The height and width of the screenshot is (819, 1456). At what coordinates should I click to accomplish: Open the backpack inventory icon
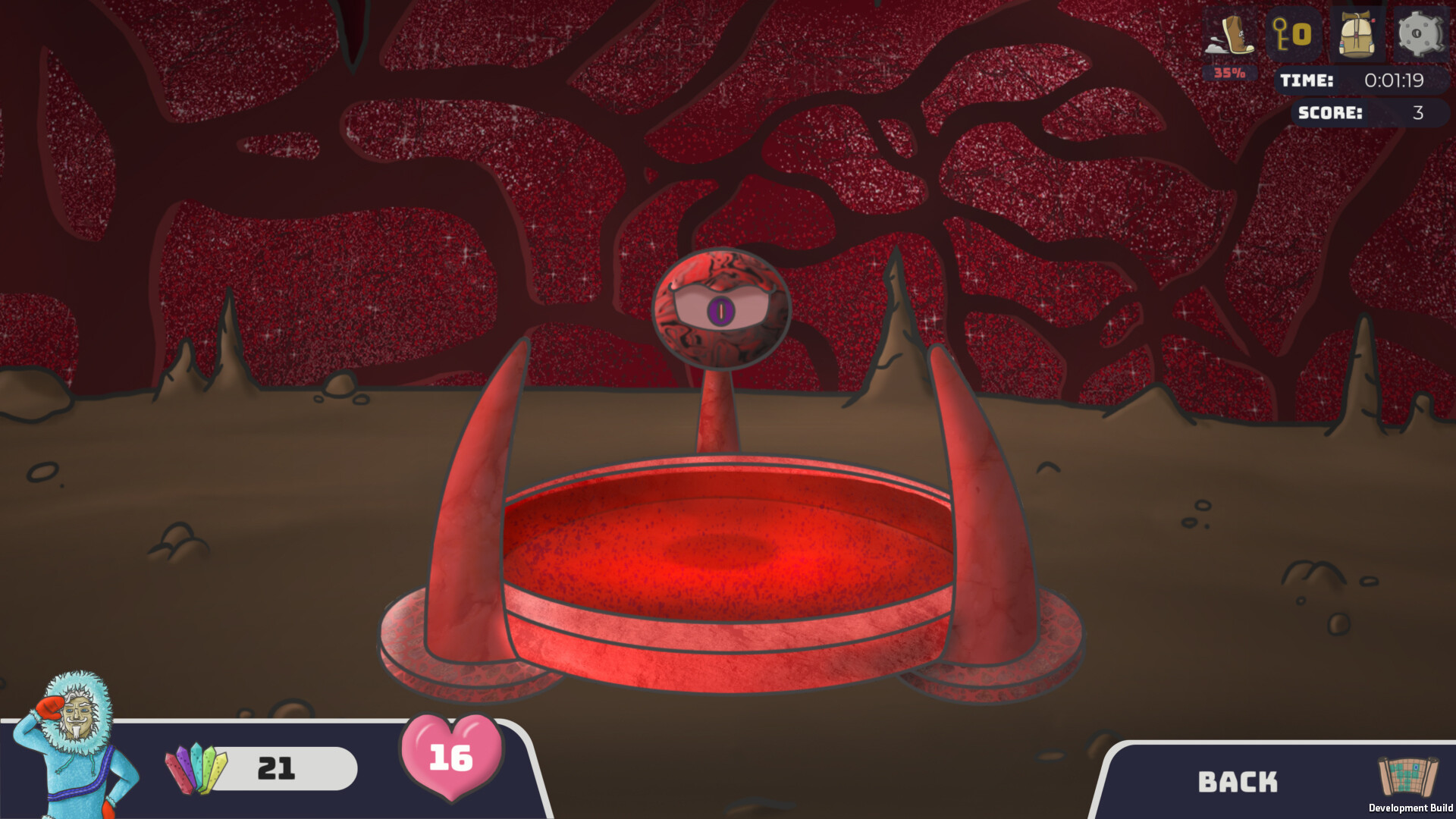pos(1357,33)
